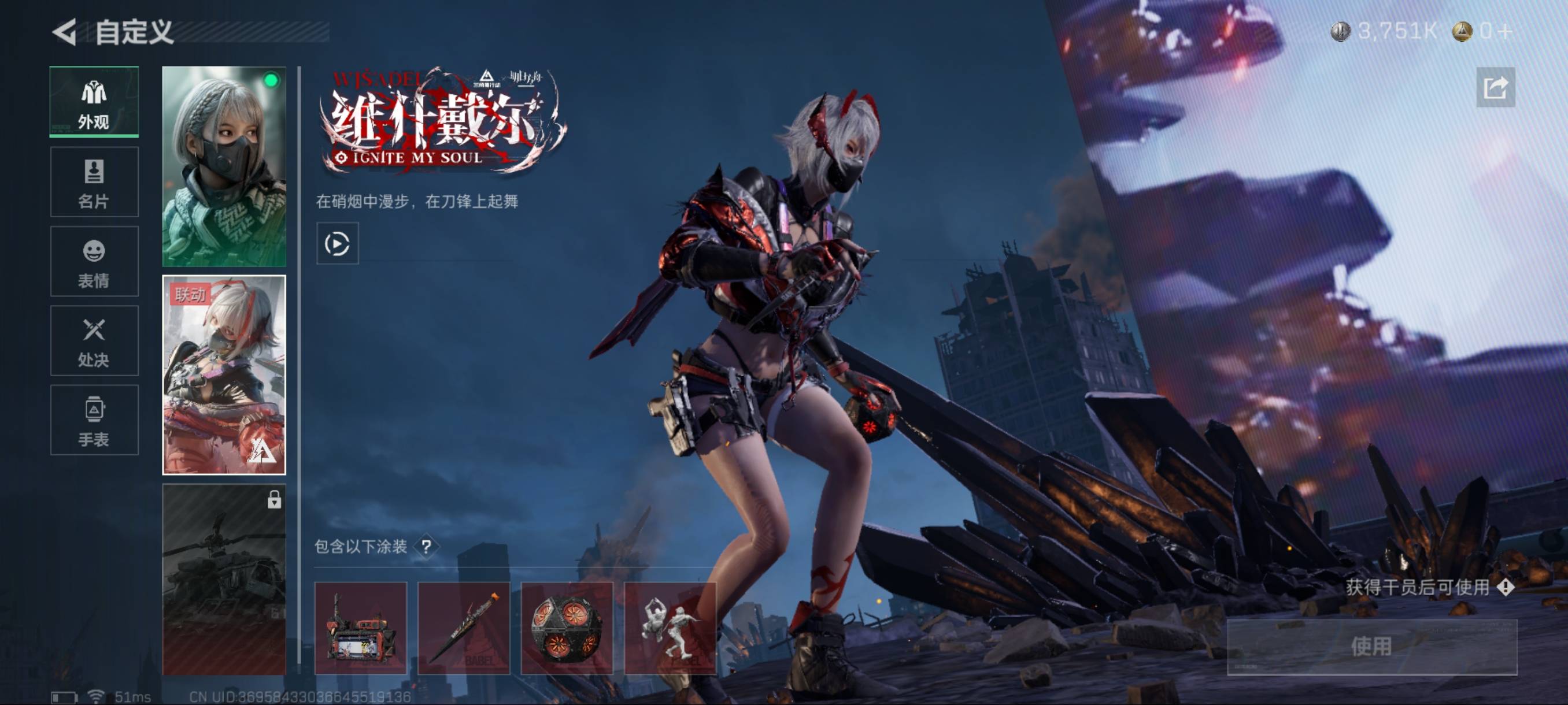Choose the 联动 collab skin thumbnail
Screen dimensions: 1568x705
224,374
